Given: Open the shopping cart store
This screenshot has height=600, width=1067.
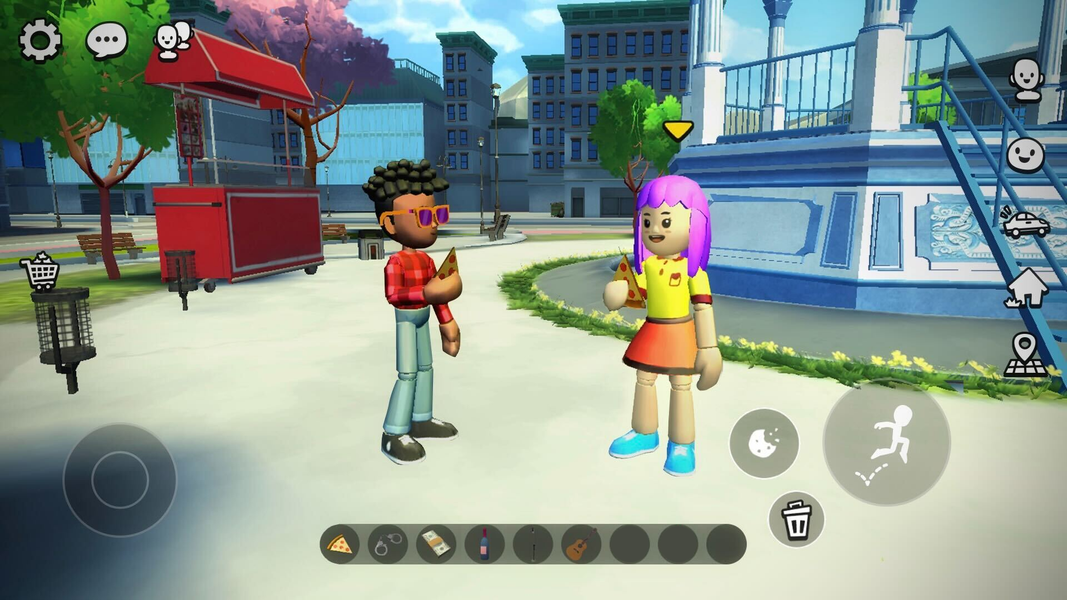Looking at the screenshot, I should [40, 271].
